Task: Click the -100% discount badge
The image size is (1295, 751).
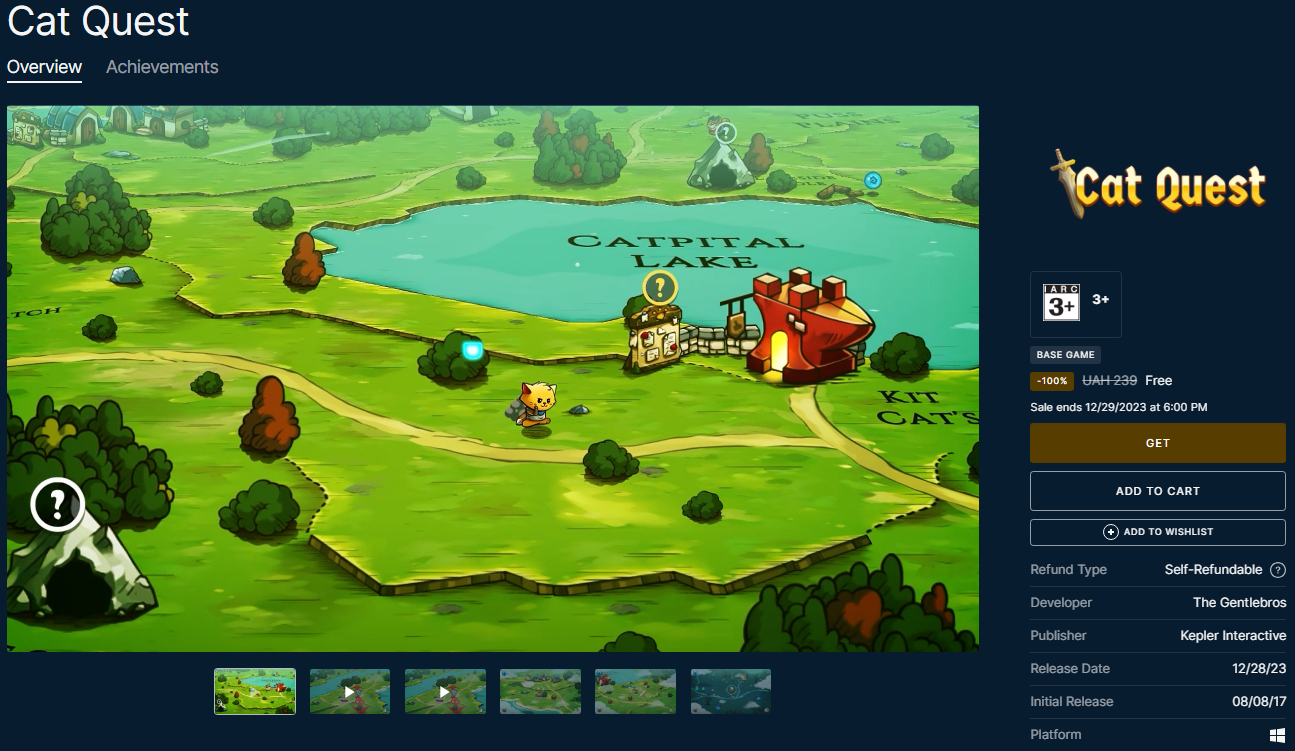Action: (x=1051, y=381)
